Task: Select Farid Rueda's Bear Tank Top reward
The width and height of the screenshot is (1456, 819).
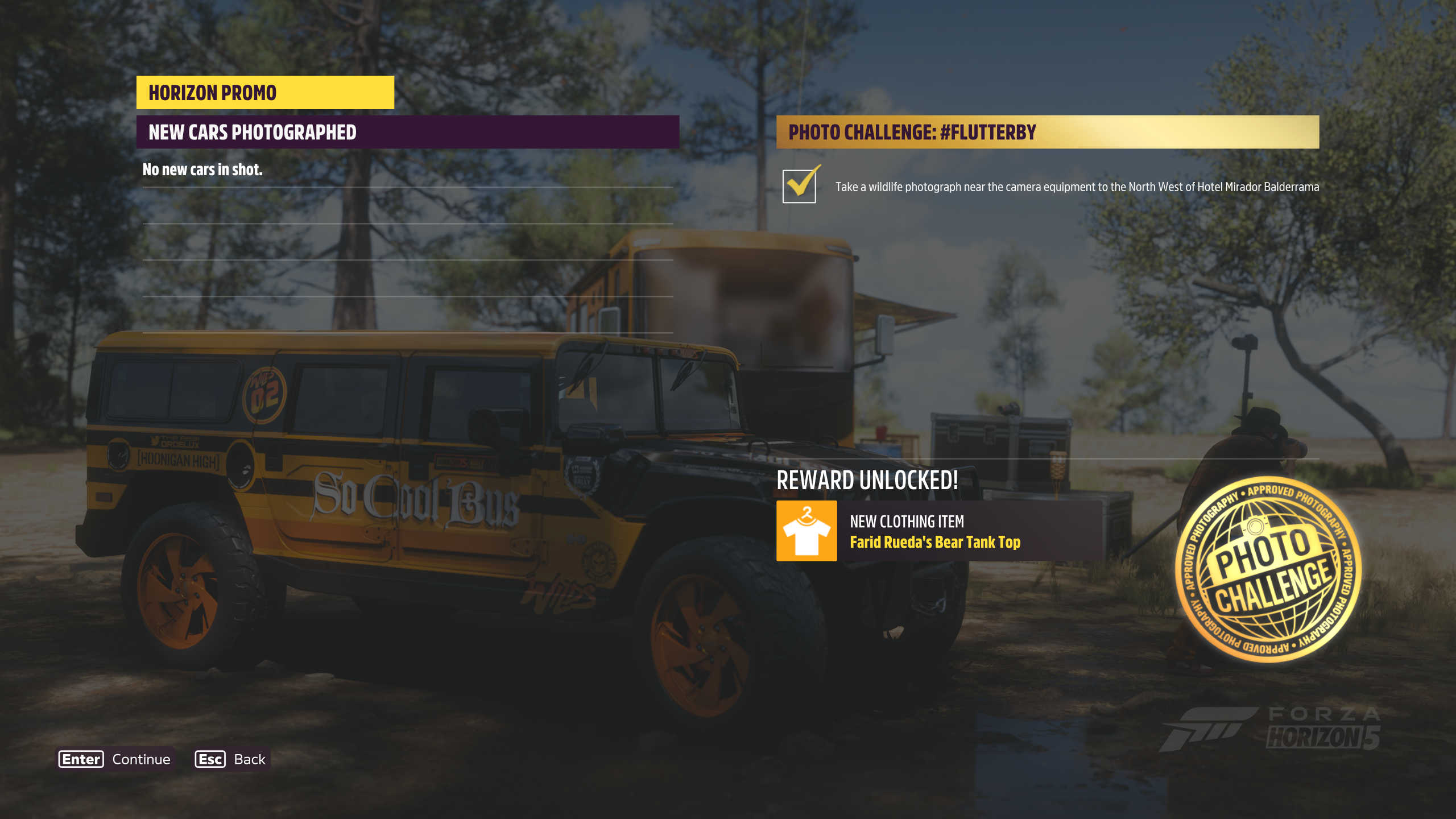Action: (x=934, y=542)
